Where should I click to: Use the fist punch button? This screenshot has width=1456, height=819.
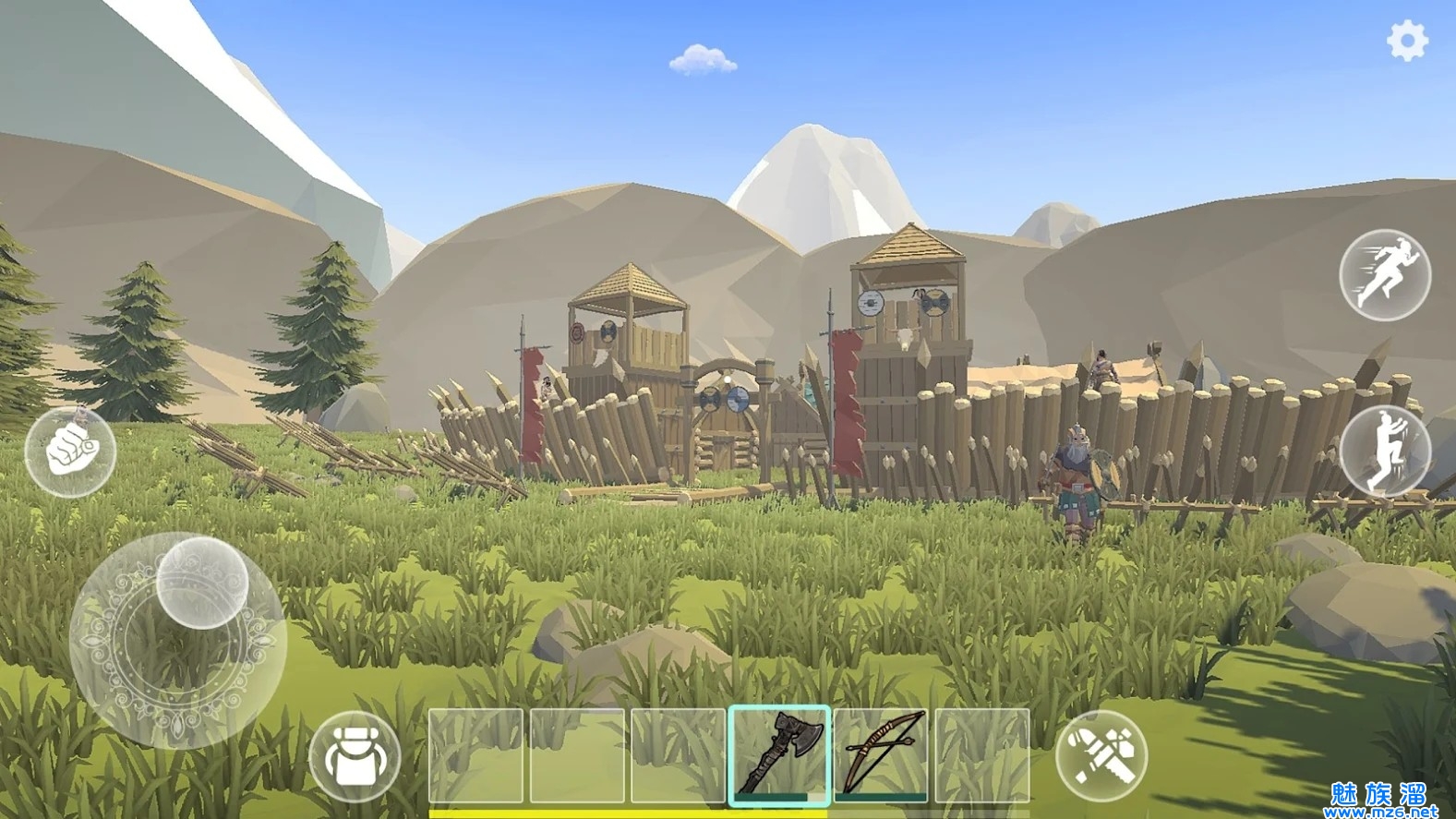[x=70, y=452]
